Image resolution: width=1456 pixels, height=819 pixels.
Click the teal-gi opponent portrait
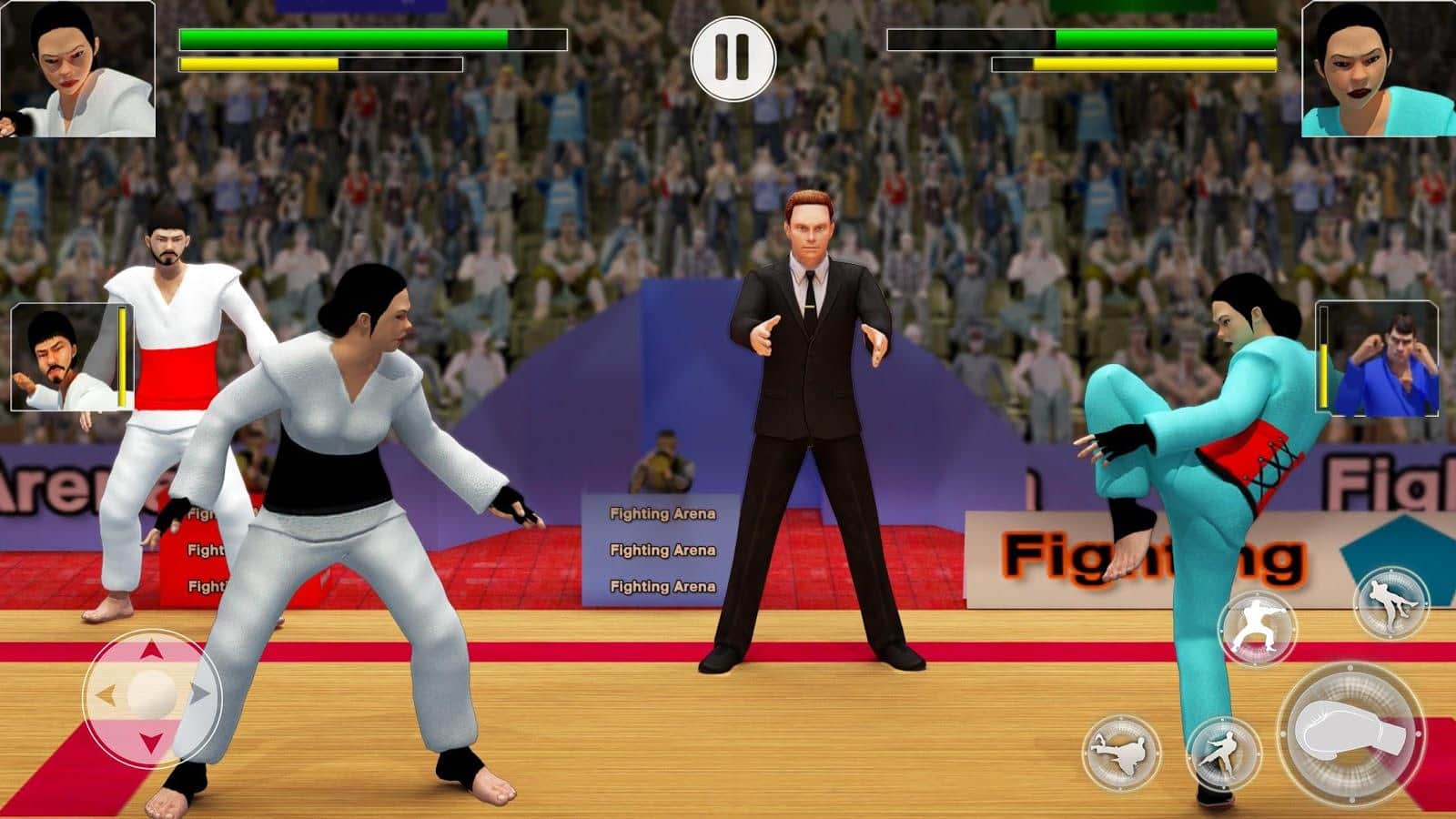pos(1377,69)
